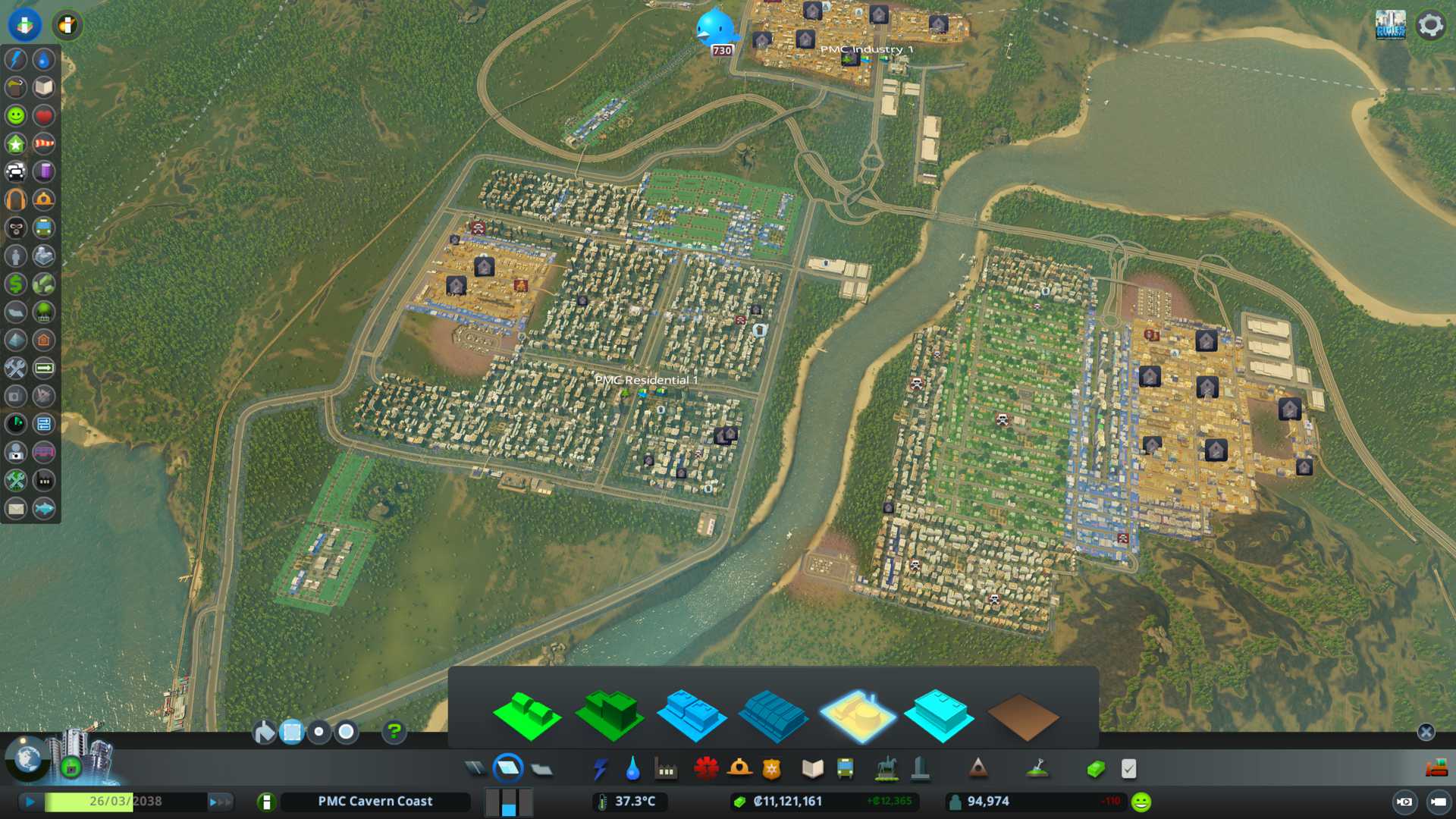Viewport: 1456px width, 819px height.
Task: Click the blue Chirper bird
Action: (714, 29)
